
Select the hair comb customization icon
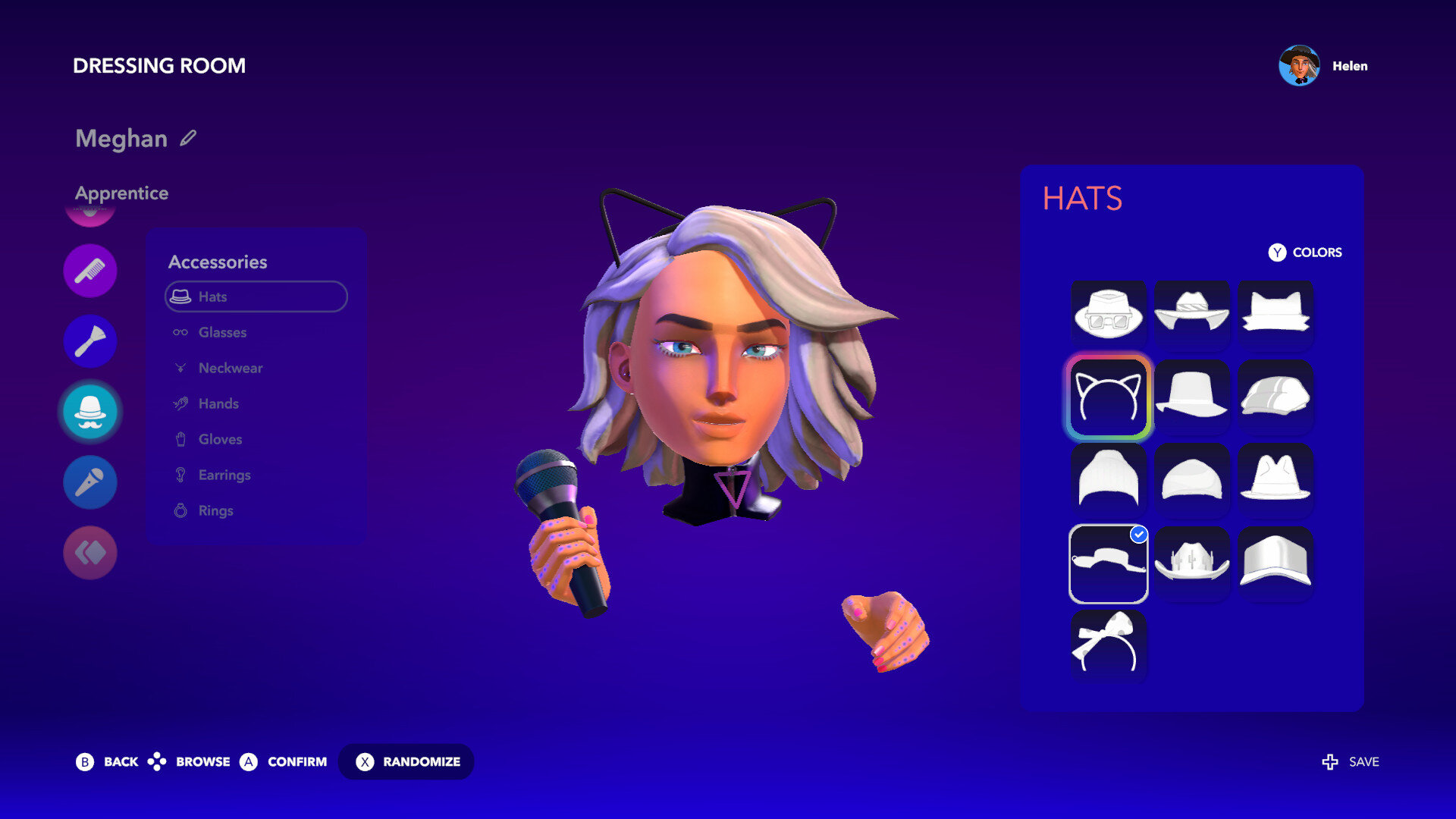click(90, 269)
